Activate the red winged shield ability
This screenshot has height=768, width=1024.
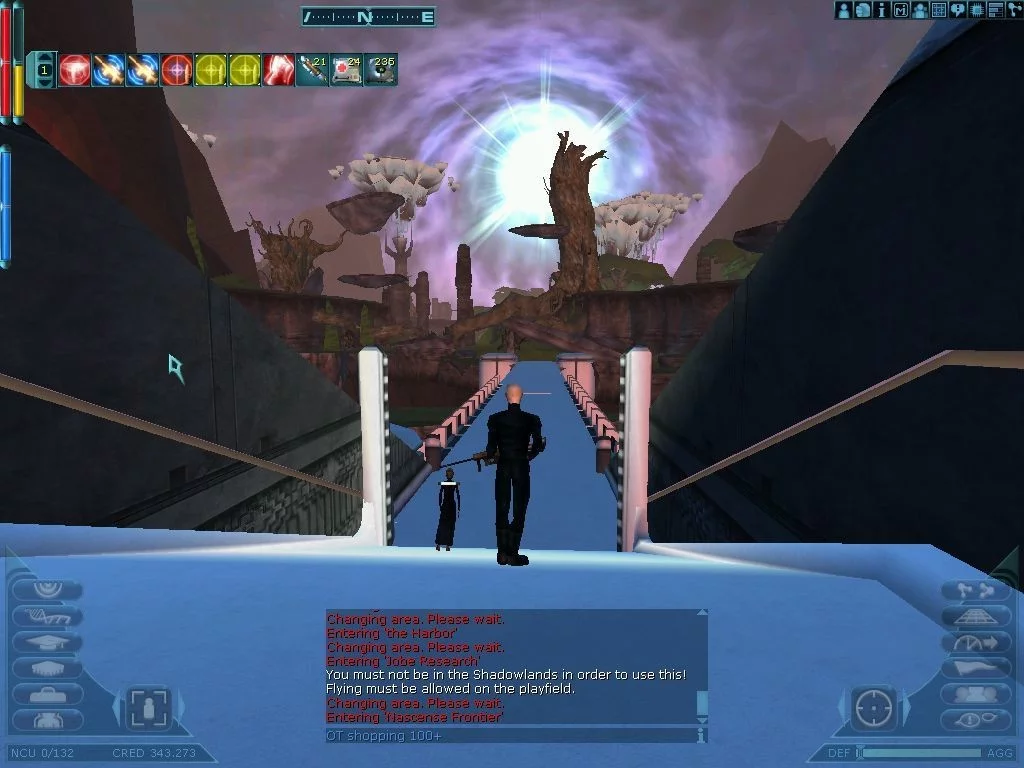(x=75, y=69)
